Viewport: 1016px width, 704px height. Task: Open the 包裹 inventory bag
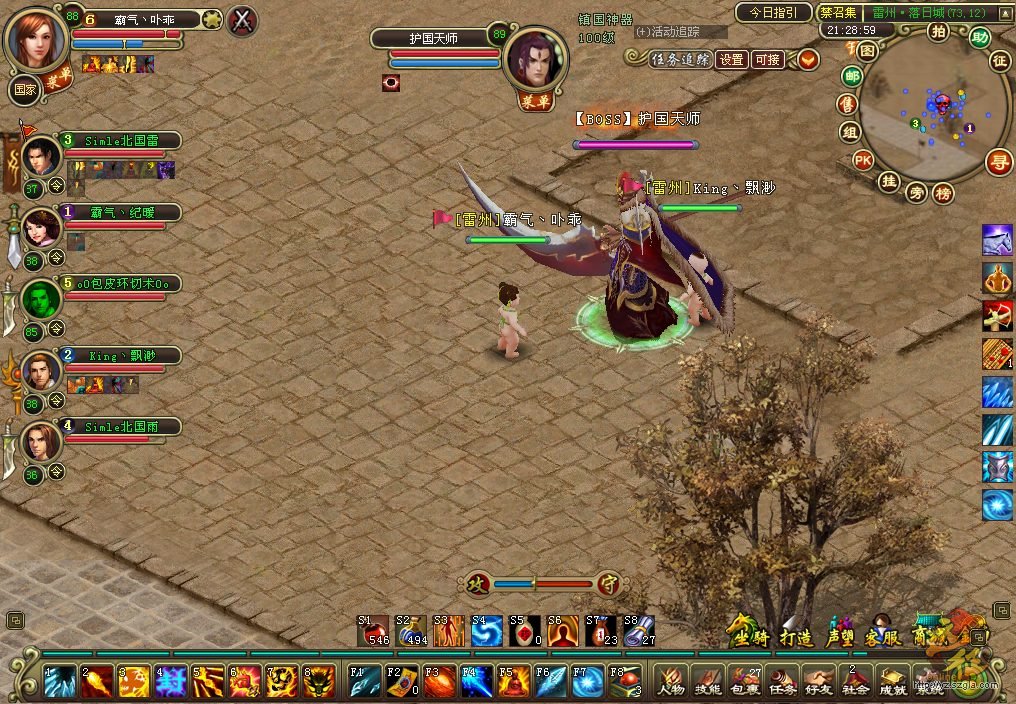tap(745, 681)
